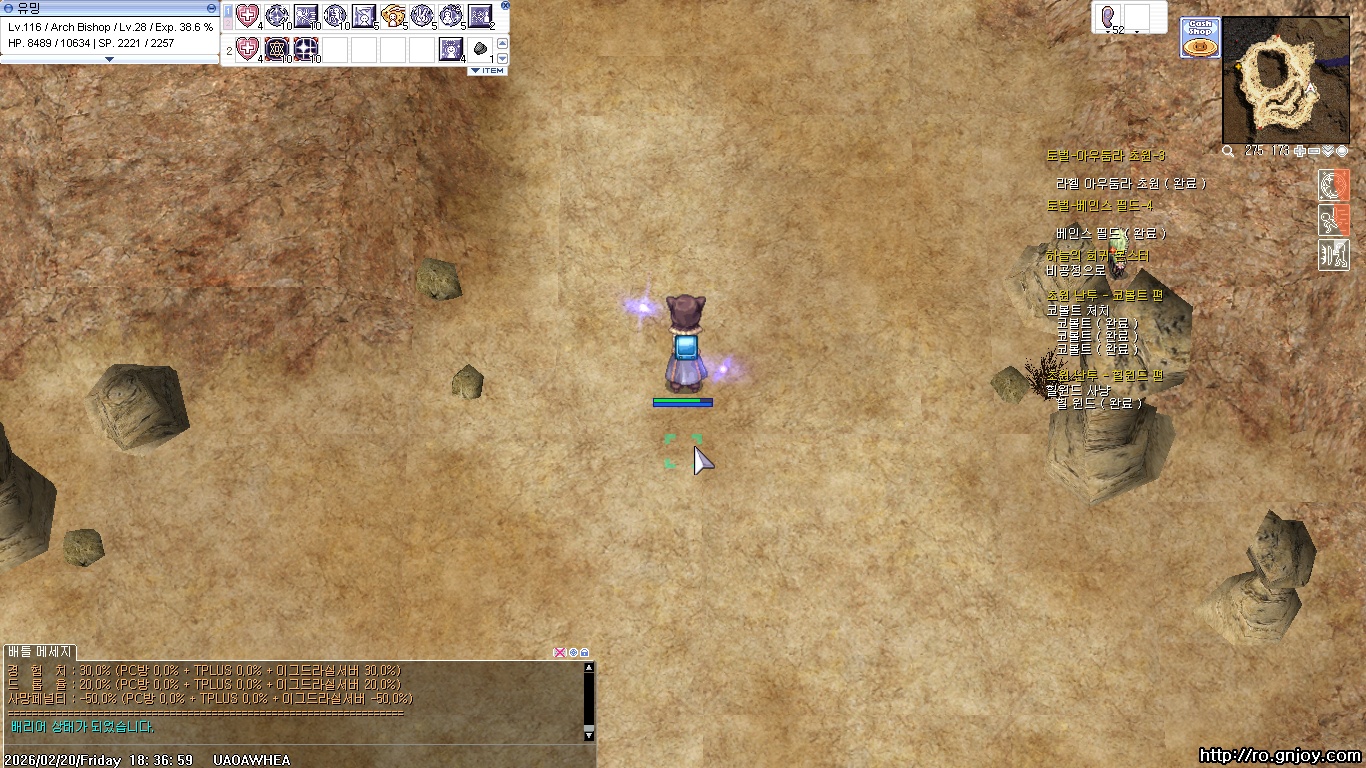1366x768 pixels.
Task: Select the 토벌-아우둠라 초원-3 quest entry
Action: tap(1105, 156)
